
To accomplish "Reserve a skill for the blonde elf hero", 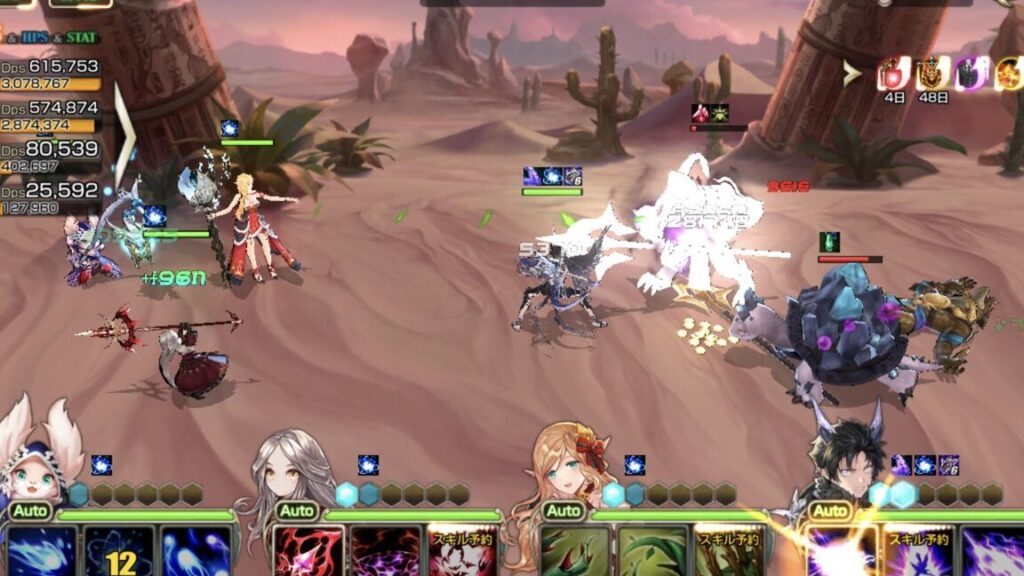I will [729, 551].
